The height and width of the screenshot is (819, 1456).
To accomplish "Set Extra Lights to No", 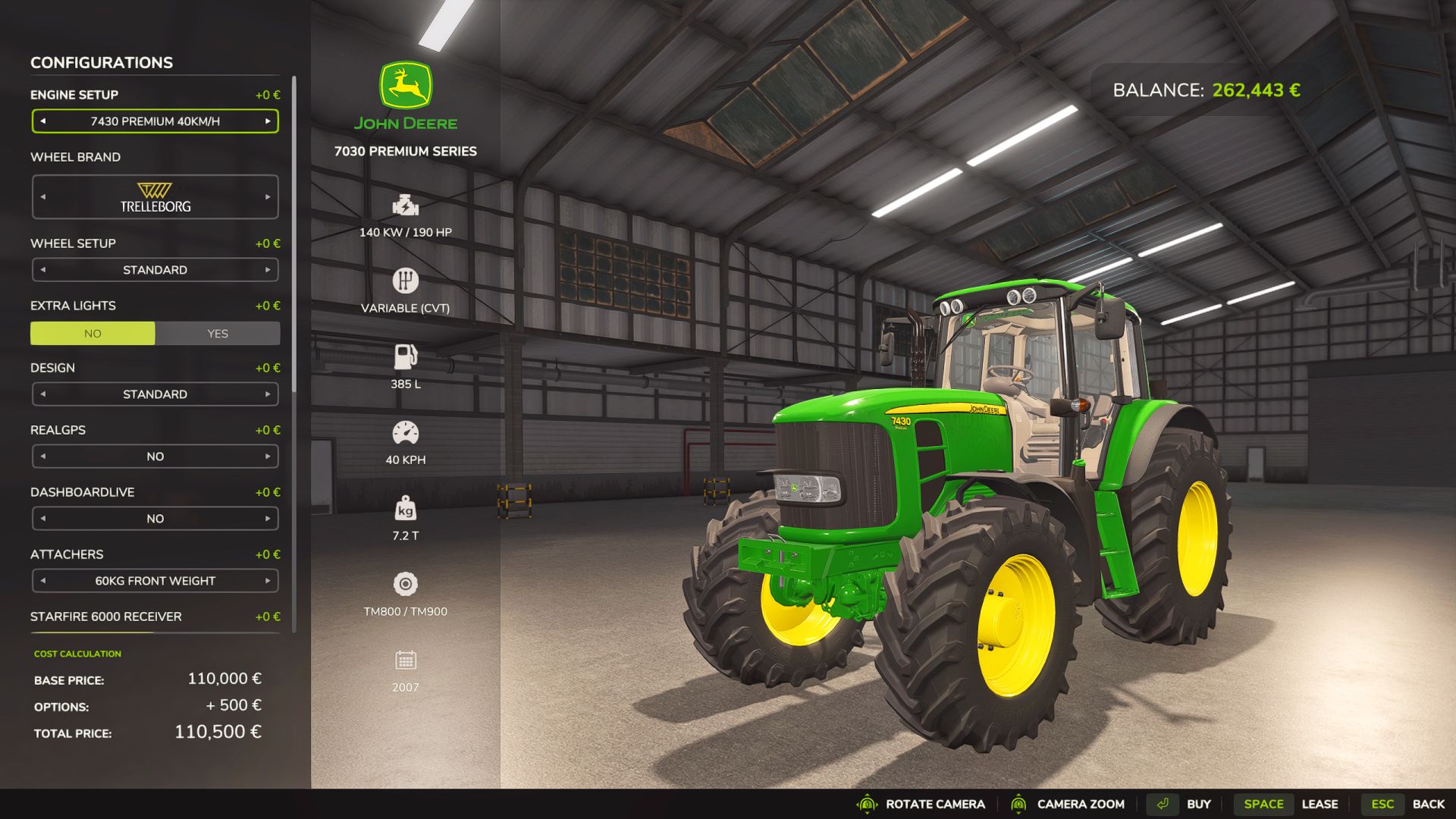I will (93, 334).
